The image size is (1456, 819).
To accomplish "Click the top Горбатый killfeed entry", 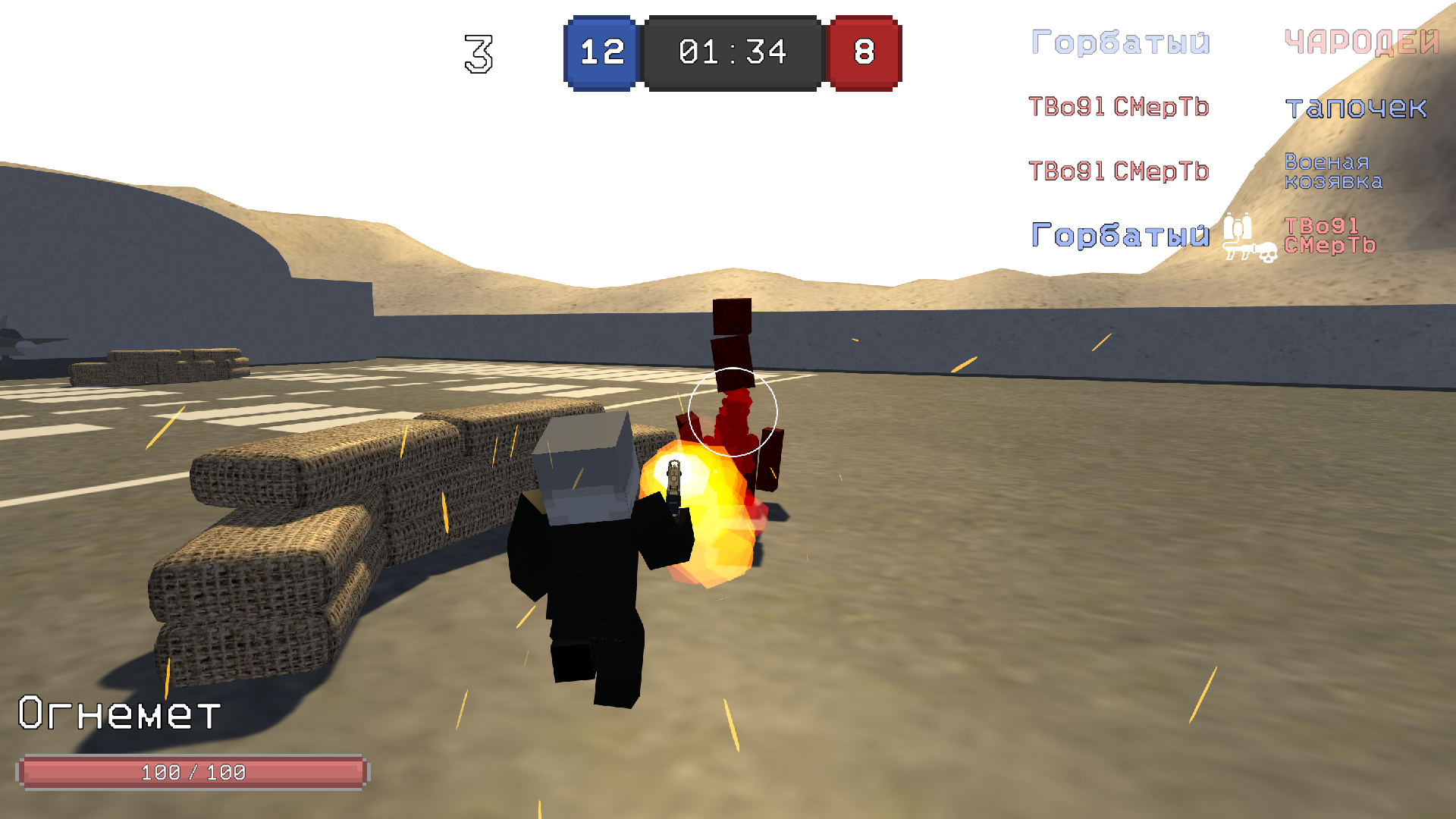I will 1122,42.
